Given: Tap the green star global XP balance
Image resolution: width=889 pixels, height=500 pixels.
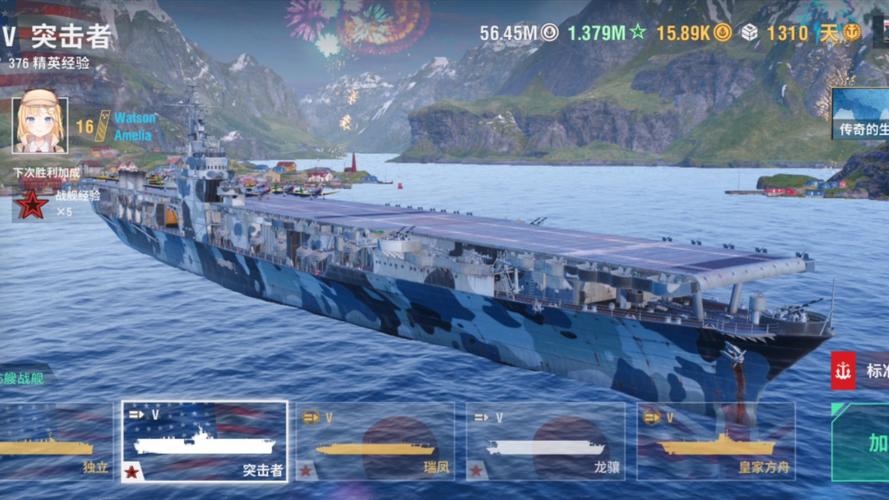Looking at the screenshot, I should (606, 32).
